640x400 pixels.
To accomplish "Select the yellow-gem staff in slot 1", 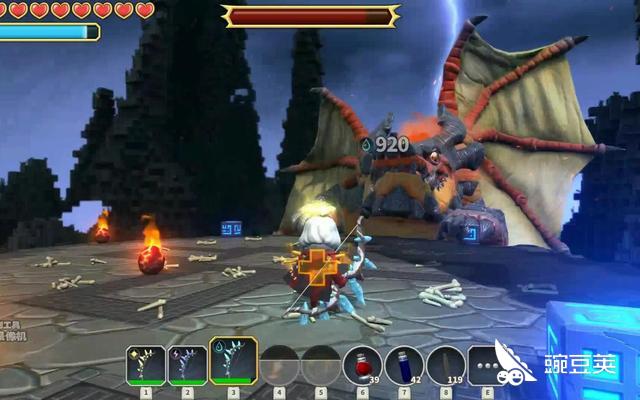I will tap(146, 365).
